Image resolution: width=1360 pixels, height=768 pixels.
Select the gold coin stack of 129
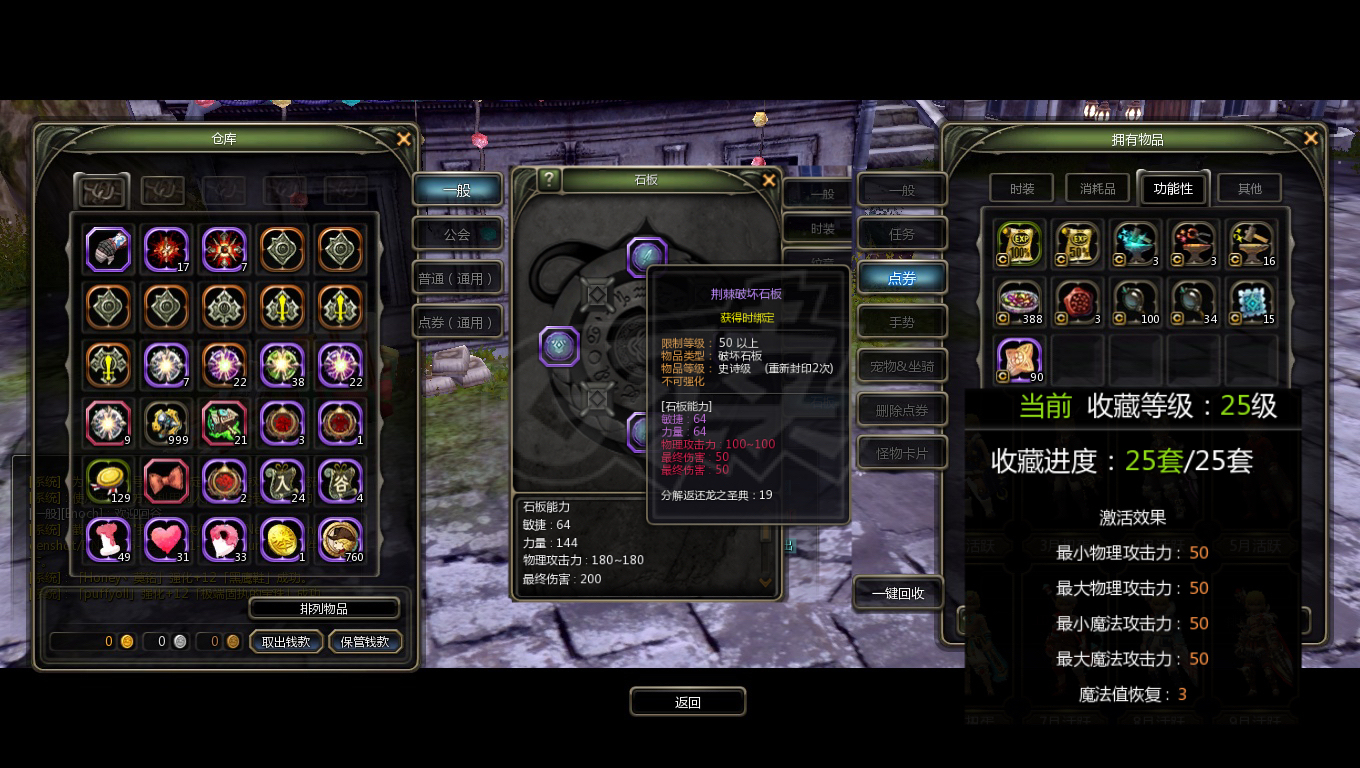[x=108, y=481]
